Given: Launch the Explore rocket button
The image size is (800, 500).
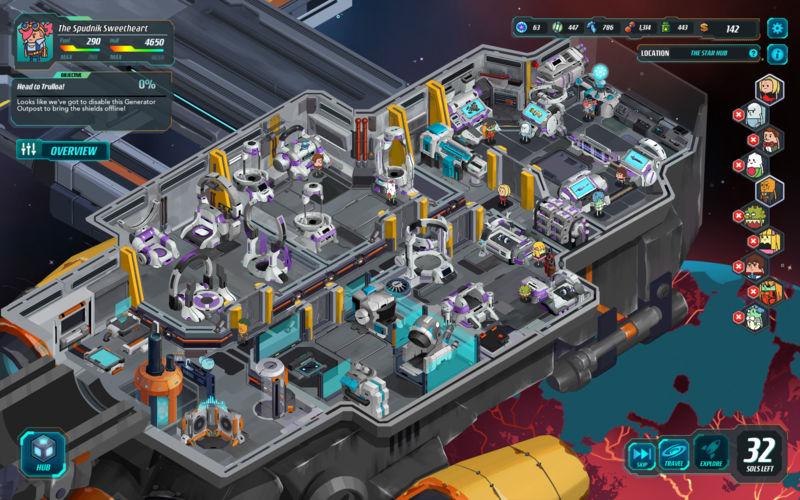Looking at the screenshot, I should point(711,455).
